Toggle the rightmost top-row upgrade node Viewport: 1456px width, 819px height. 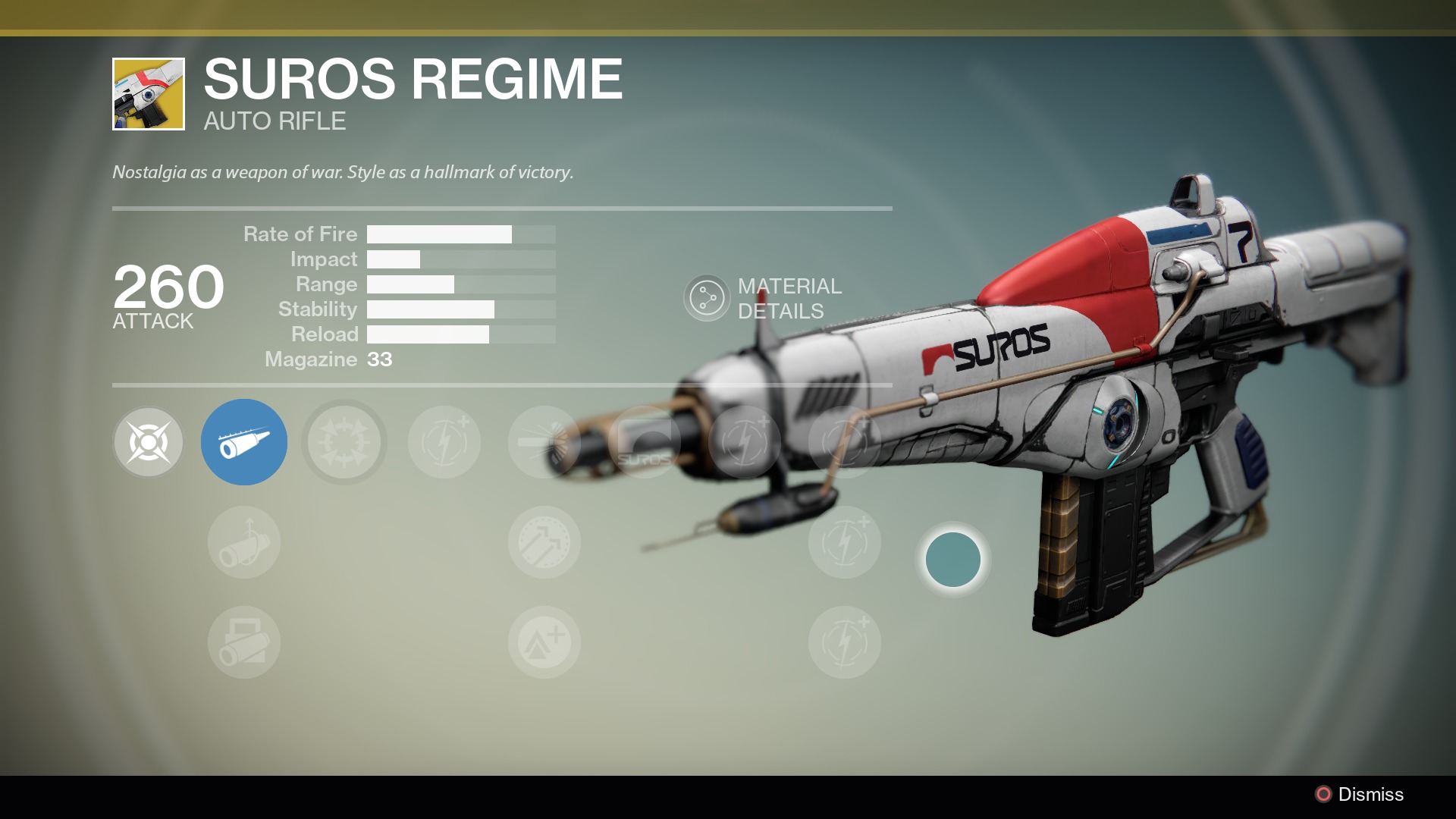[844, 442]
